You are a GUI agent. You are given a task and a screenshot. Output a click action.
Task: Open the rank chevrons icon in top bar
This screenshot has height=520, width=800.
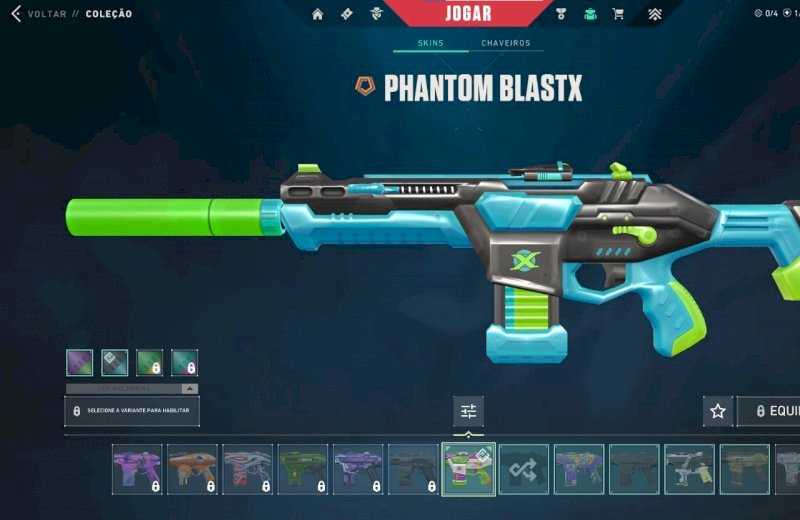654,14
